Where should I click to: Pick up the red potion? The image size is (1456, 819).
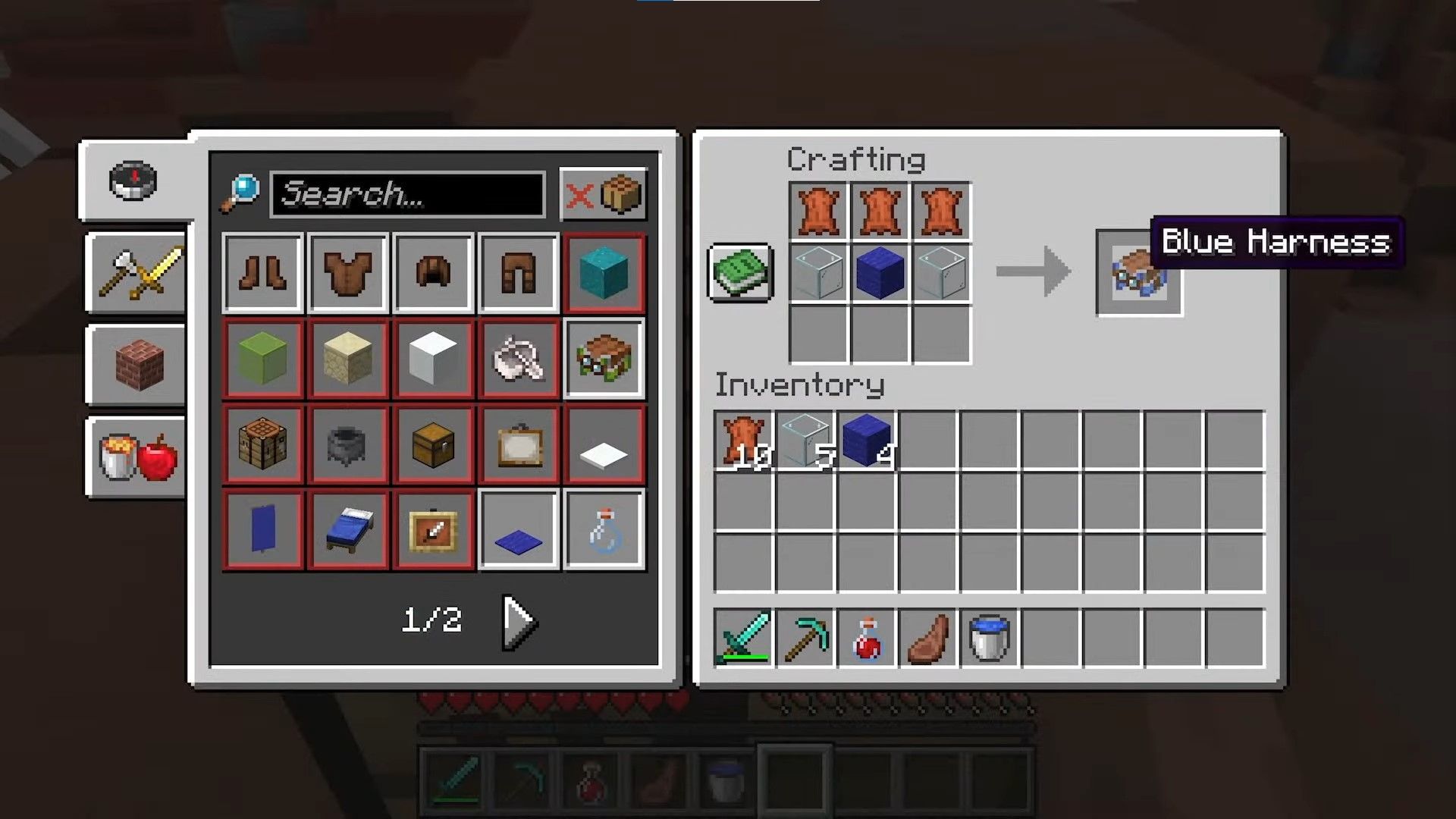tap(867, 639)
